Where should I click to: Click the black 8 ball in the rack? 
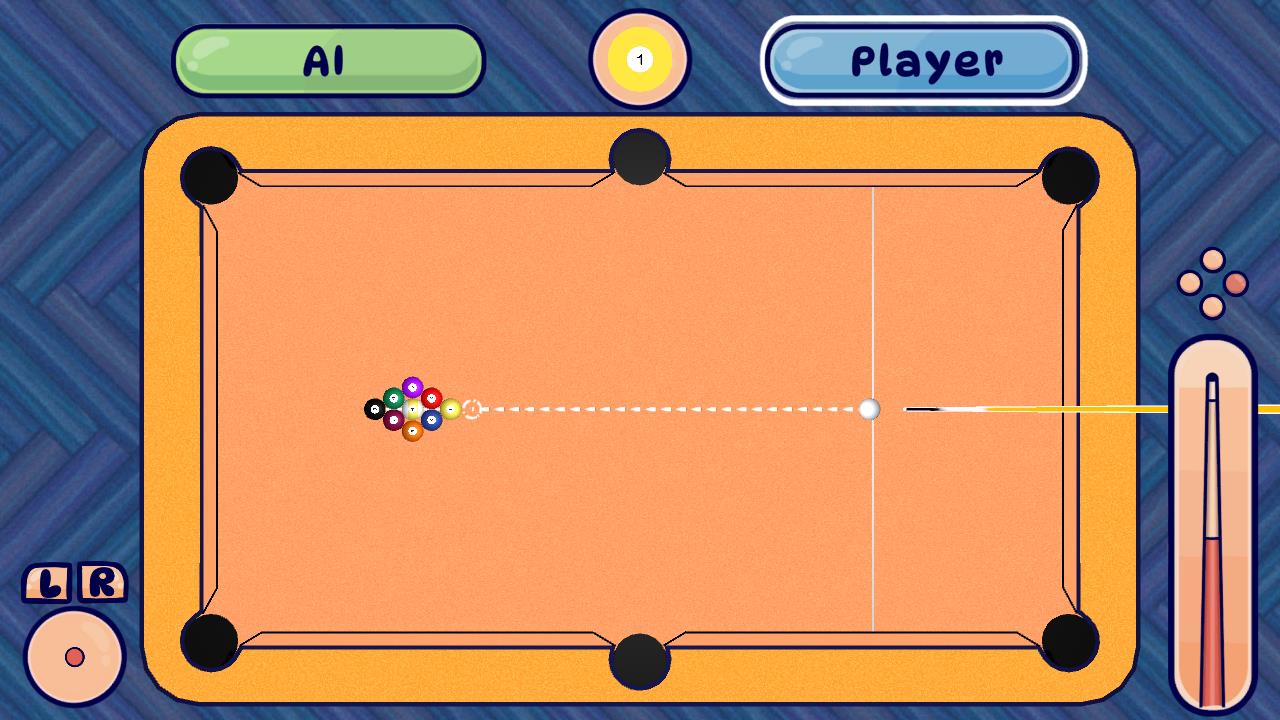(x=375, y=409)
